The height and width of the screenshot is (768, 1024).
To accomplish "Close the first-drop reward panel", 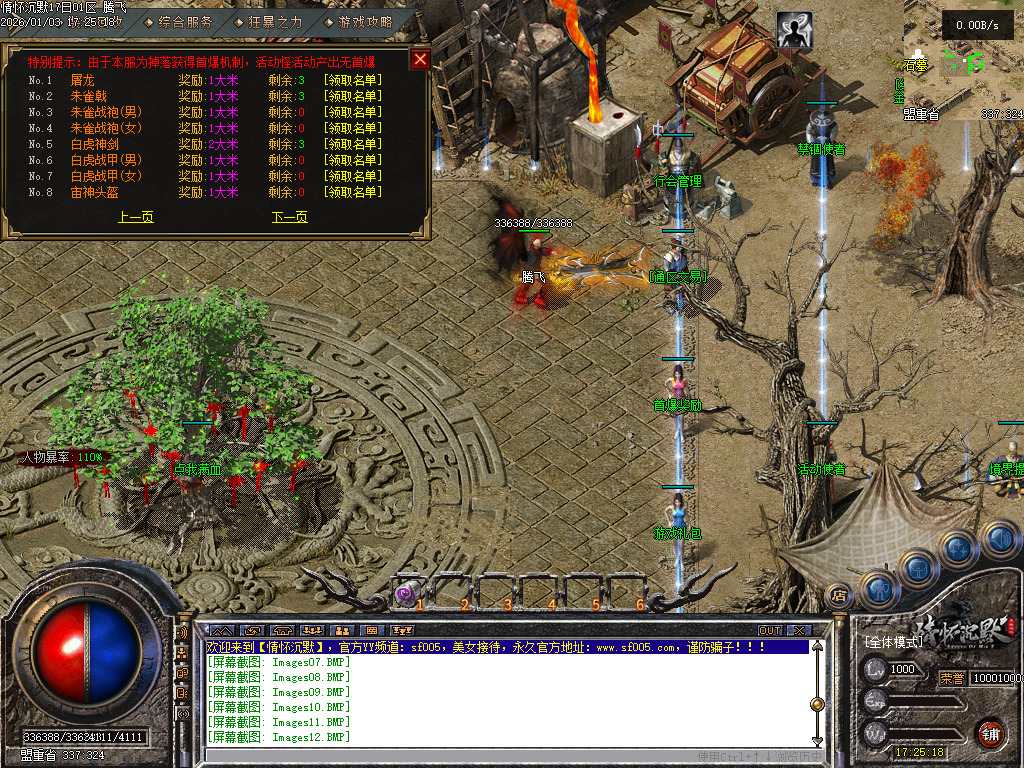I will [x=420, y=59].
